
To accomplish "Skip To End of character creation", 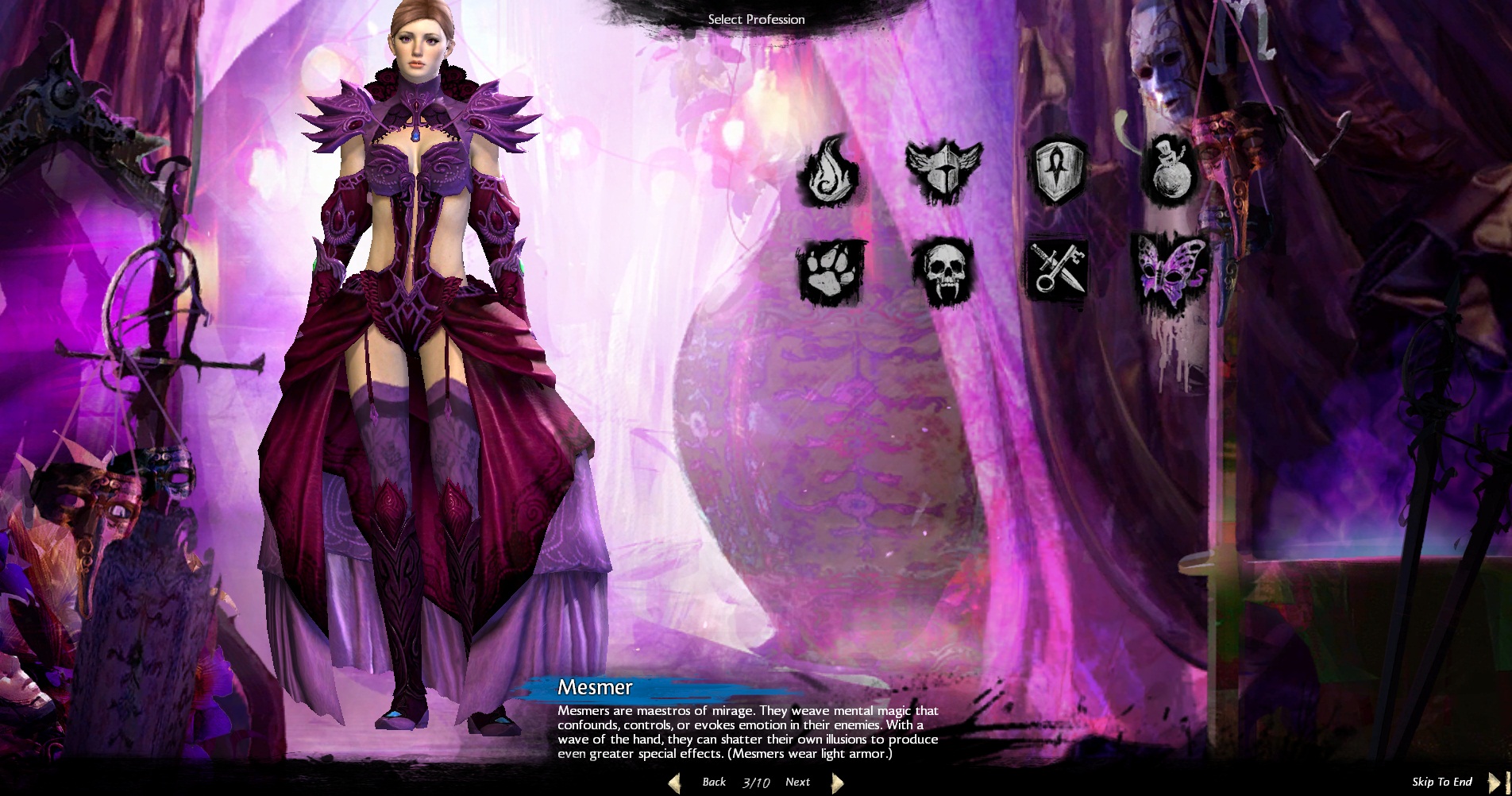I will pos(1442,782).
